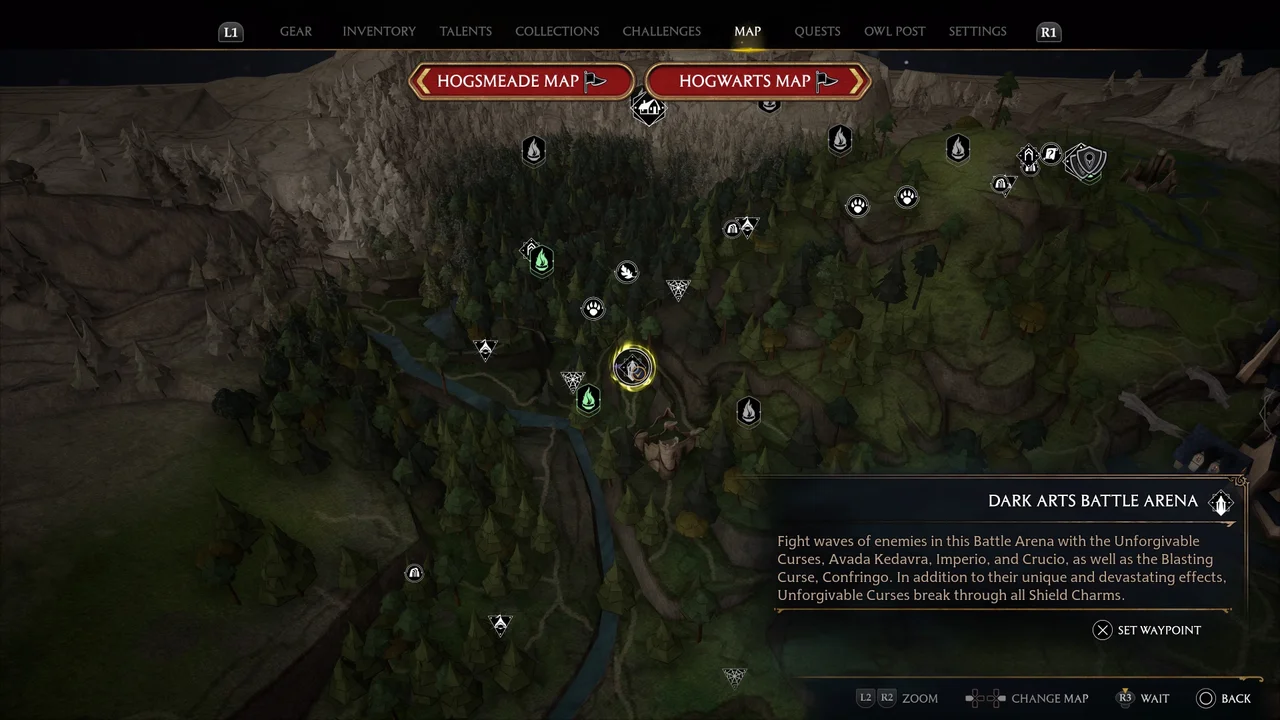Switch to the HOGSMEADE MAP
Screen dimensions: 1280x720
[x=521, y=81]
